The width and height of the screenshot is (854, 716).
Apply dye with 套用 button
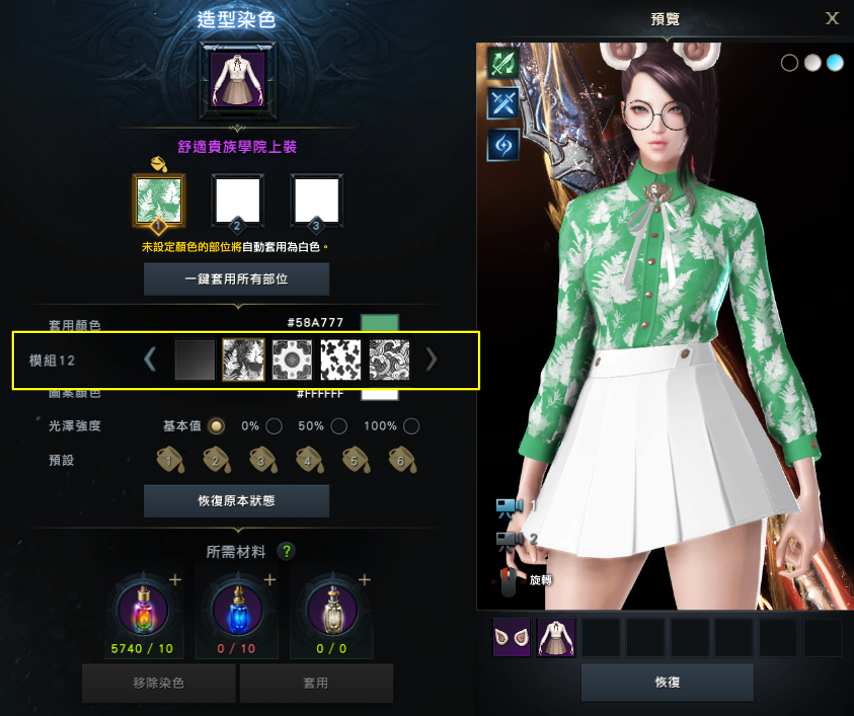pyautogui.click(x=314, y=684)
